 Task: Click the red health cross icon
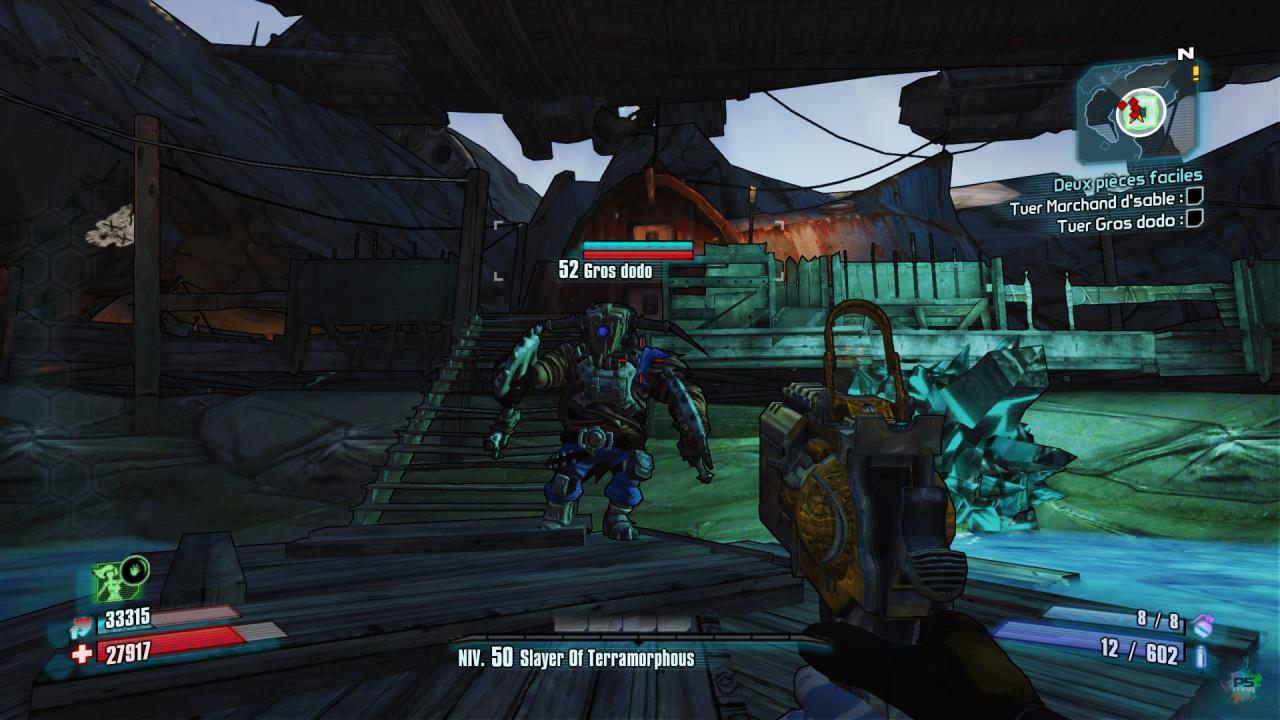(82, 654)
